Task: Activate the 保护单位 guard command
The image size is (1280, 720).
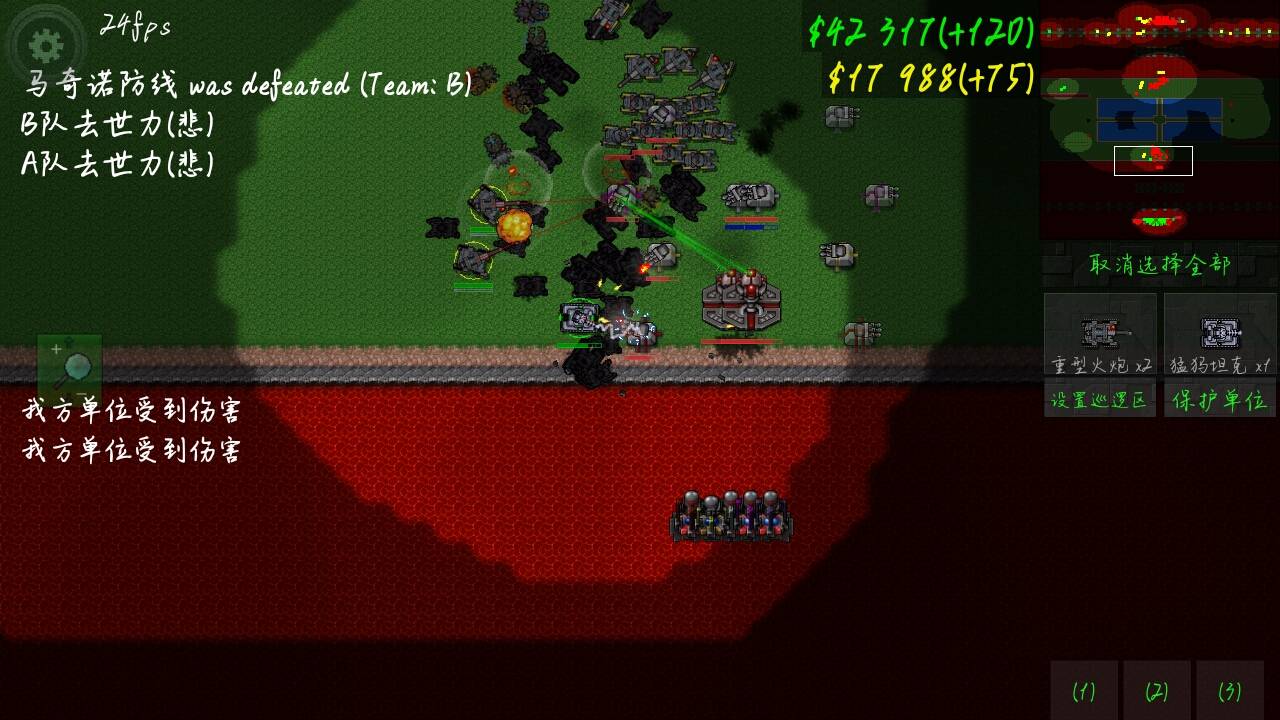Action: [x=1220, y=400]
